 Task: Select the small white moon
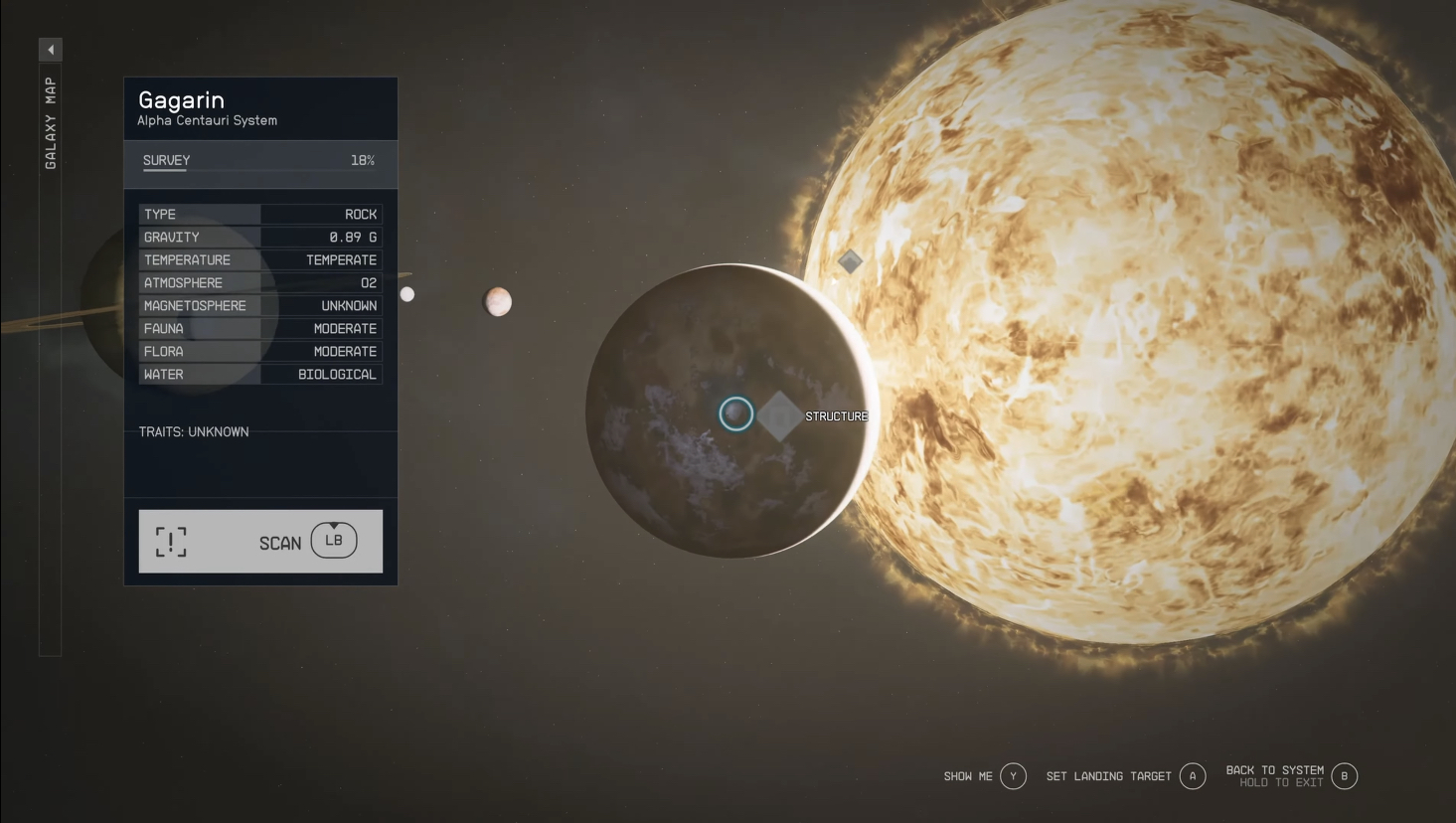(x=407, y=294)
